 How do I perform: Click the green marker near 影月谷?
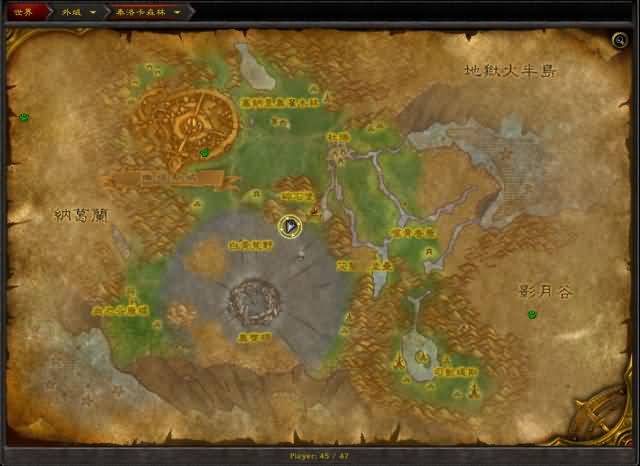tap(532, 315)
